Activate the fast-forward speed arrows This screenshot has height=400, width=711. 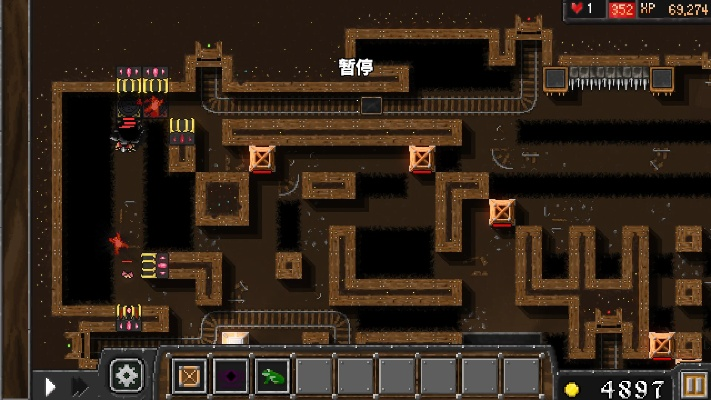[x=79, y=385]
